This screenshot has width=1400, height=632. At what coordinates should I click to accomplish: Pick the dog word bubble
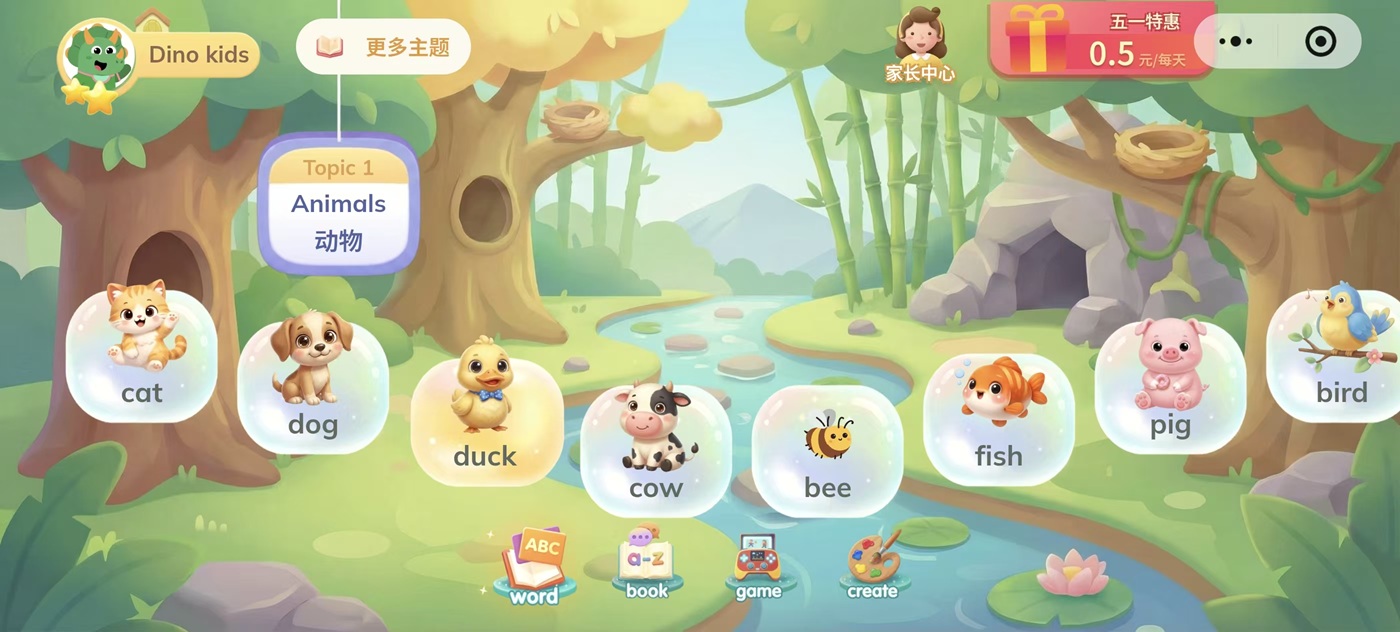[x=312, y=386]
